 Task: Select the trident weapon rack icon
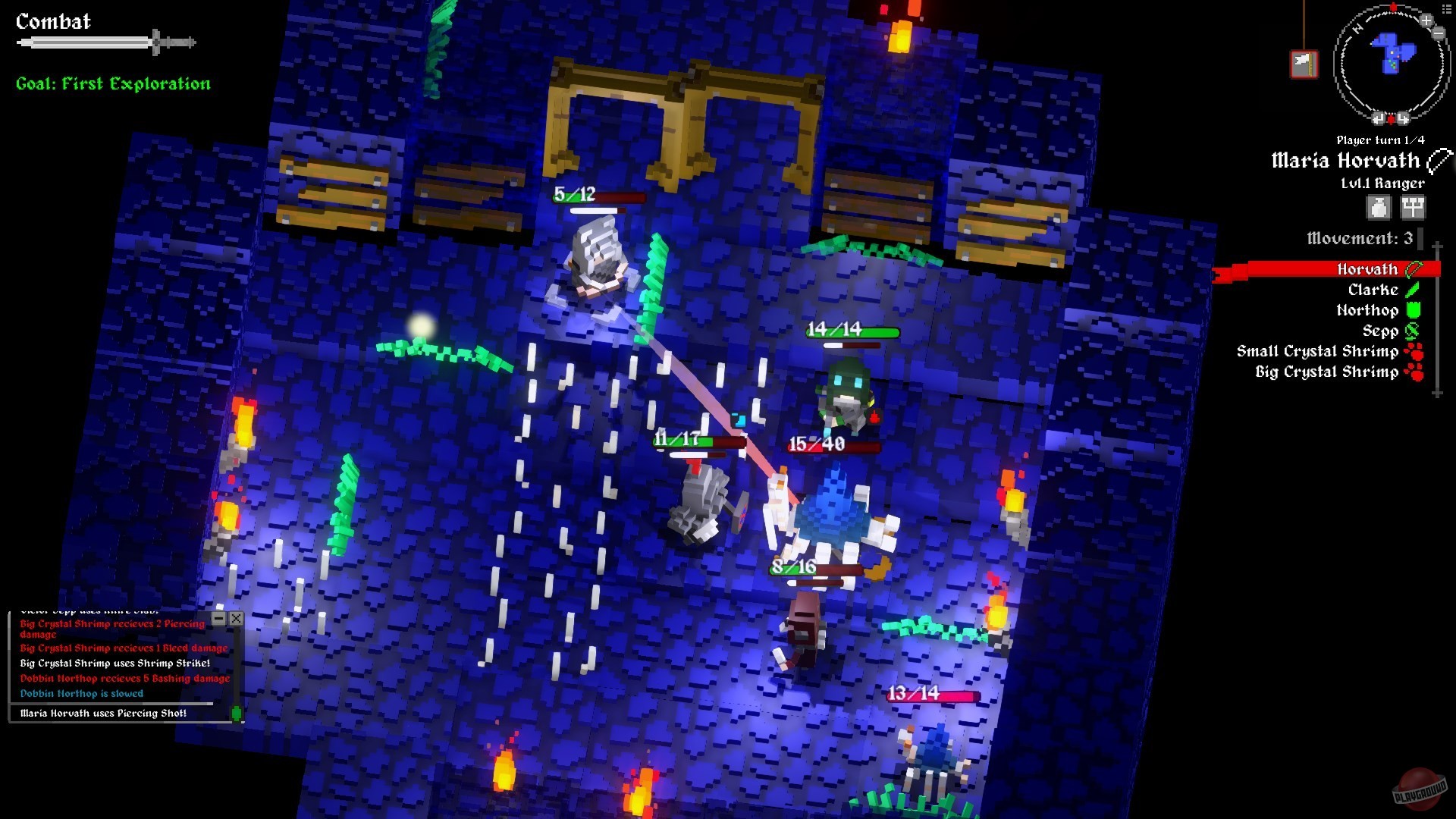tap(1414, 208)
